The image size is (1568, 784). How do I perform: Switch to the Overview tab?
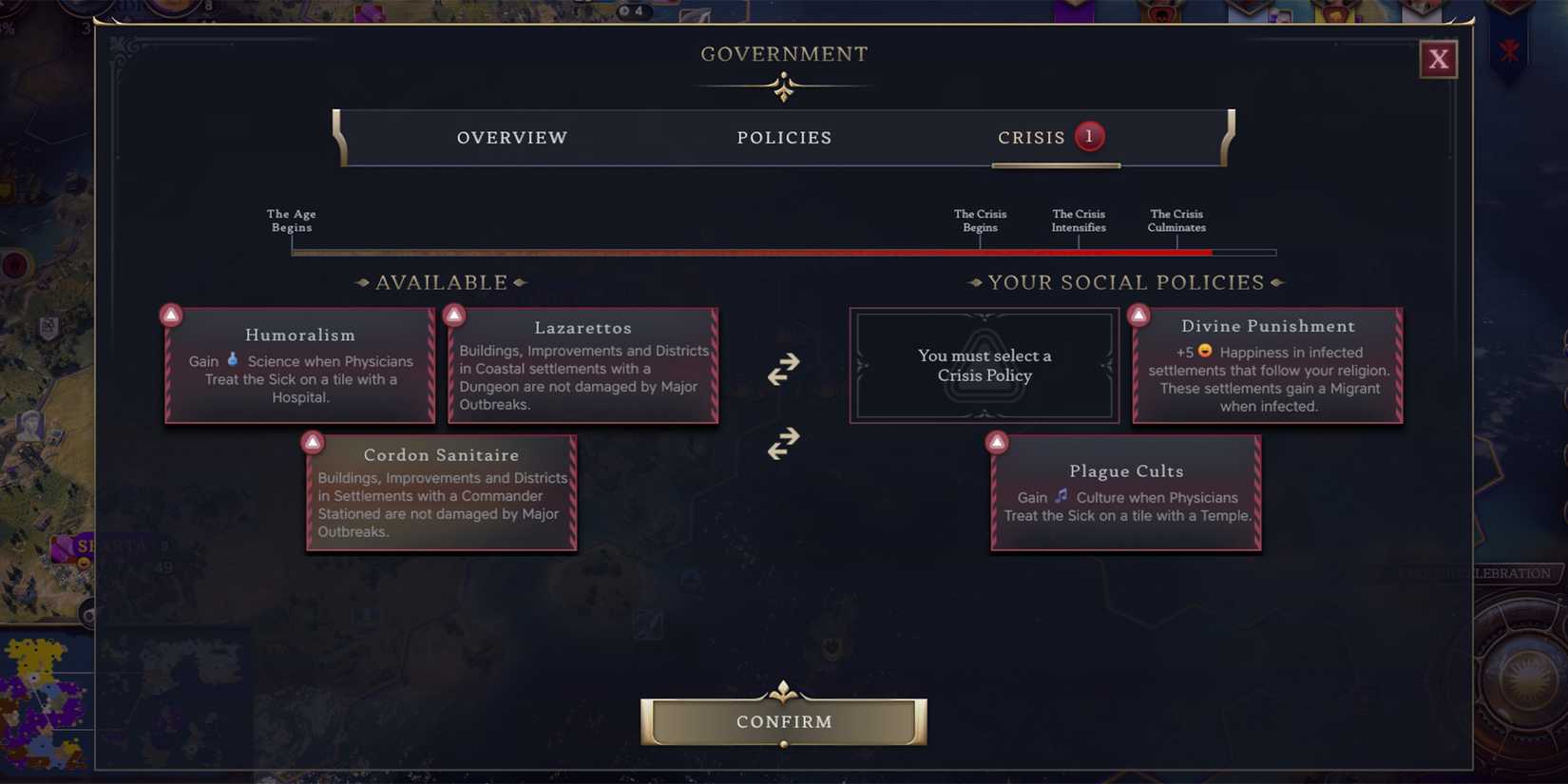[x=511, y=137]
